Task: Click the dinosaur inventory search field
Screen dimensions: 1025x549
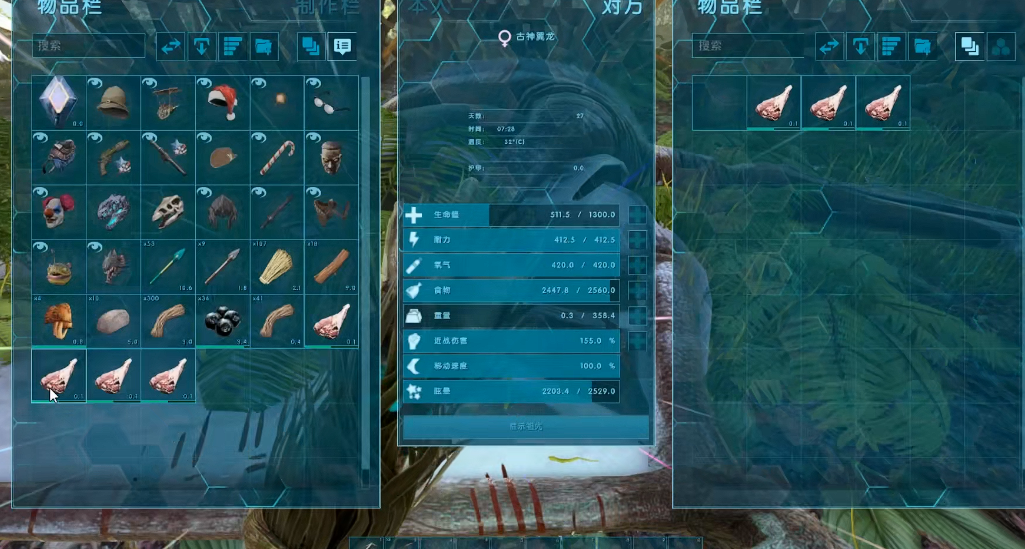Action: pos(749,46)
